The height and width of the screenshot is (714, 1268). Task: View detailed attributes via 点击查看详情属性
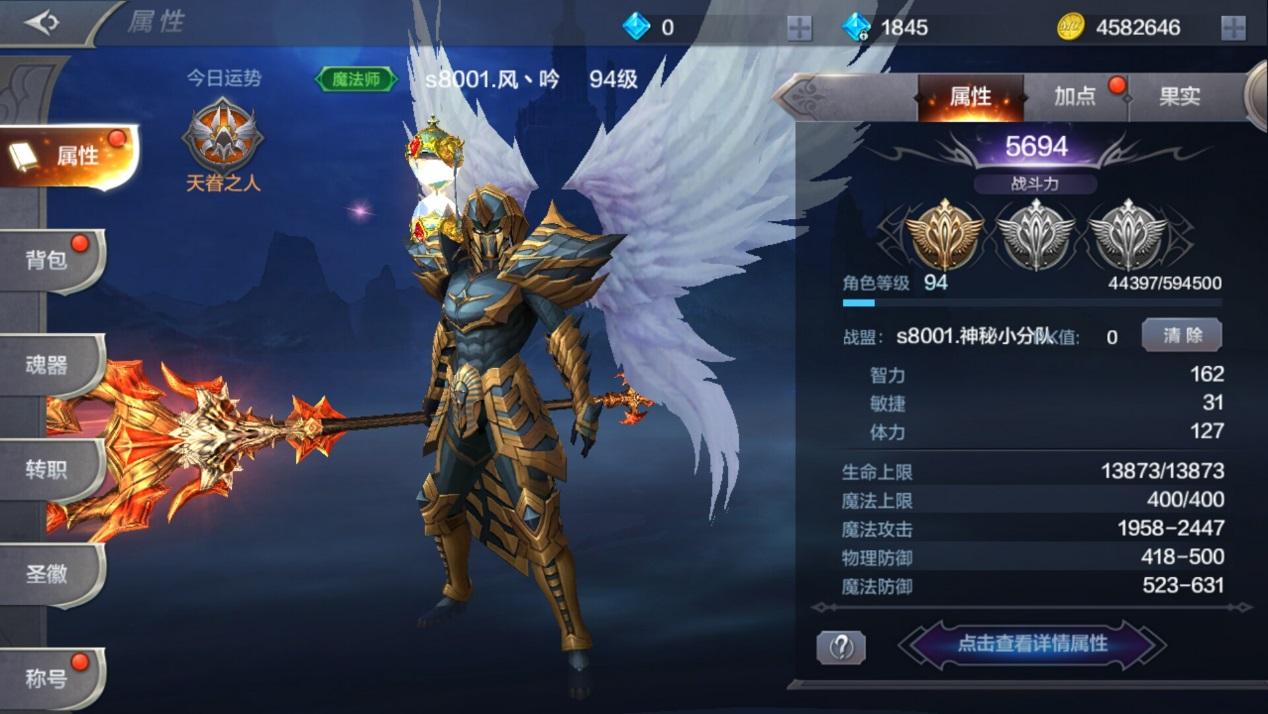[x=1032, y=644]
